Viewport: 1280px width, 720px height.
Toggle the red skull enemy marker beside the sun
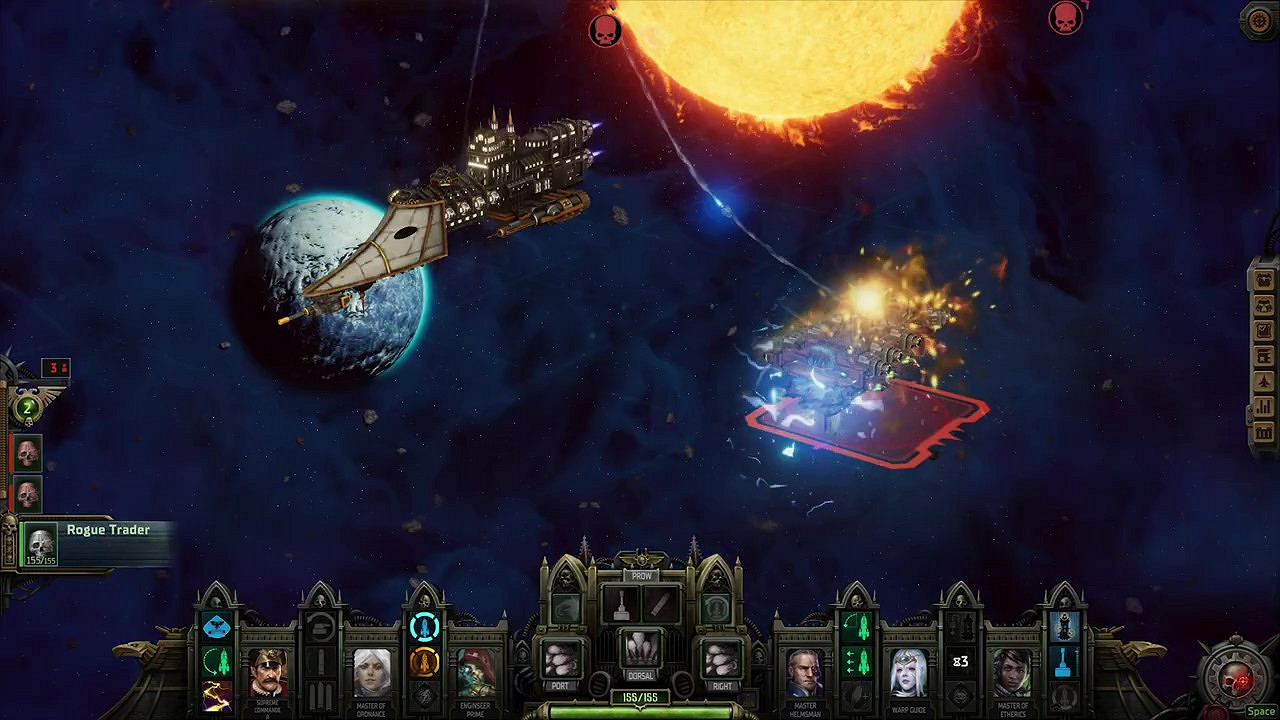(605, 29)
